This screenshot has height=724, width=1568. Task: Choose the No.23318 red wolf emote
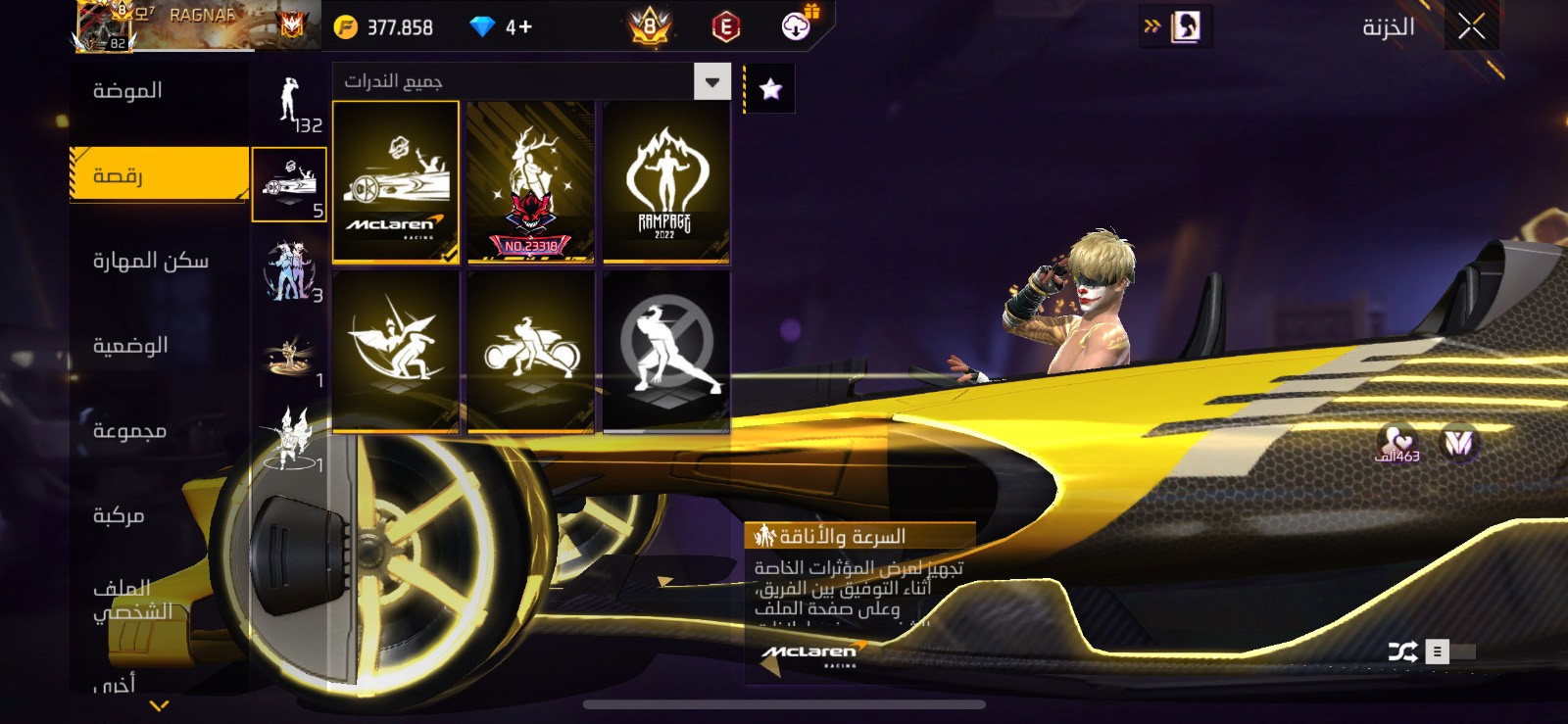(x=531, y=182)
